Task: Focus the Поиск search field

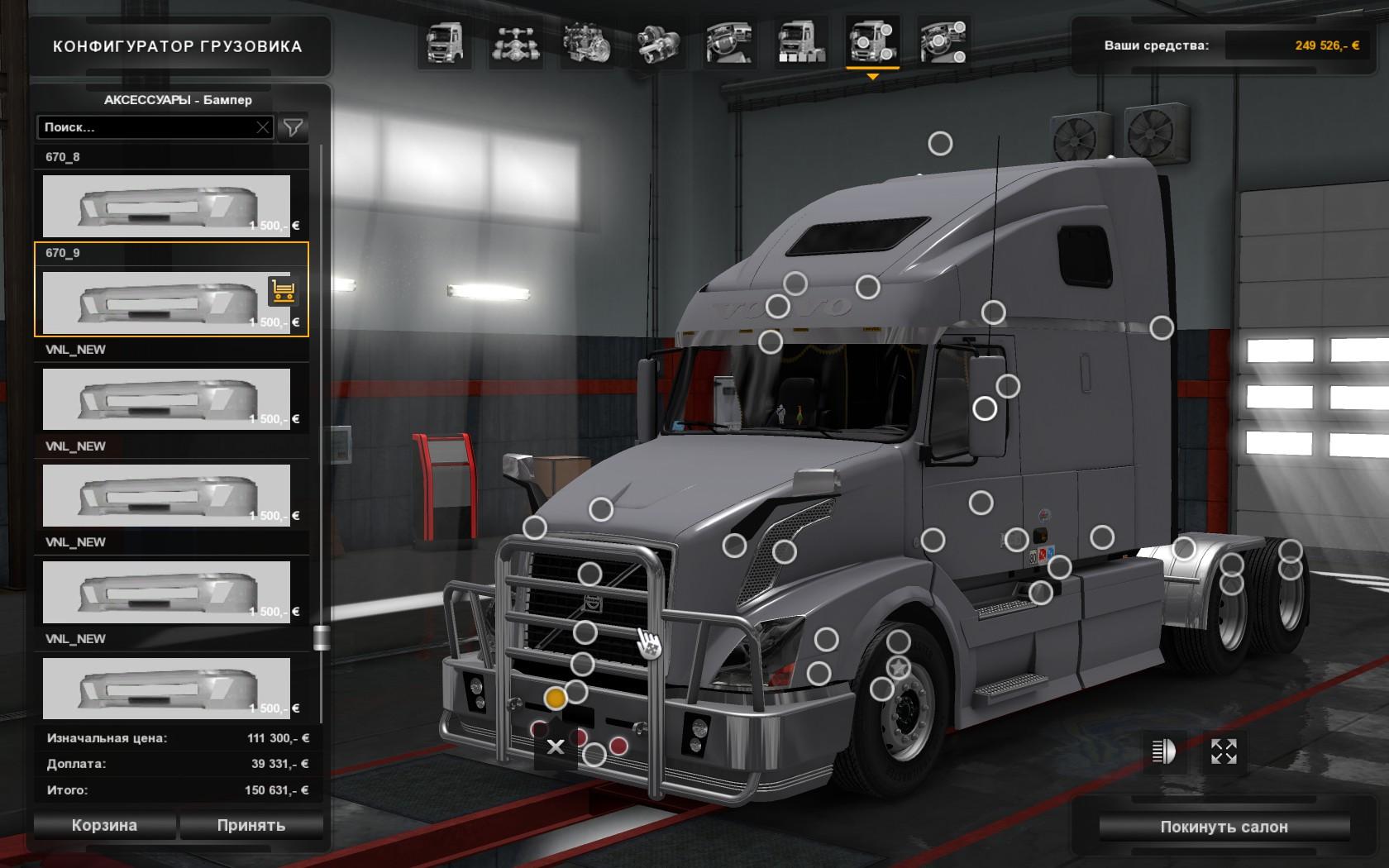Action: tap(149, 127)
